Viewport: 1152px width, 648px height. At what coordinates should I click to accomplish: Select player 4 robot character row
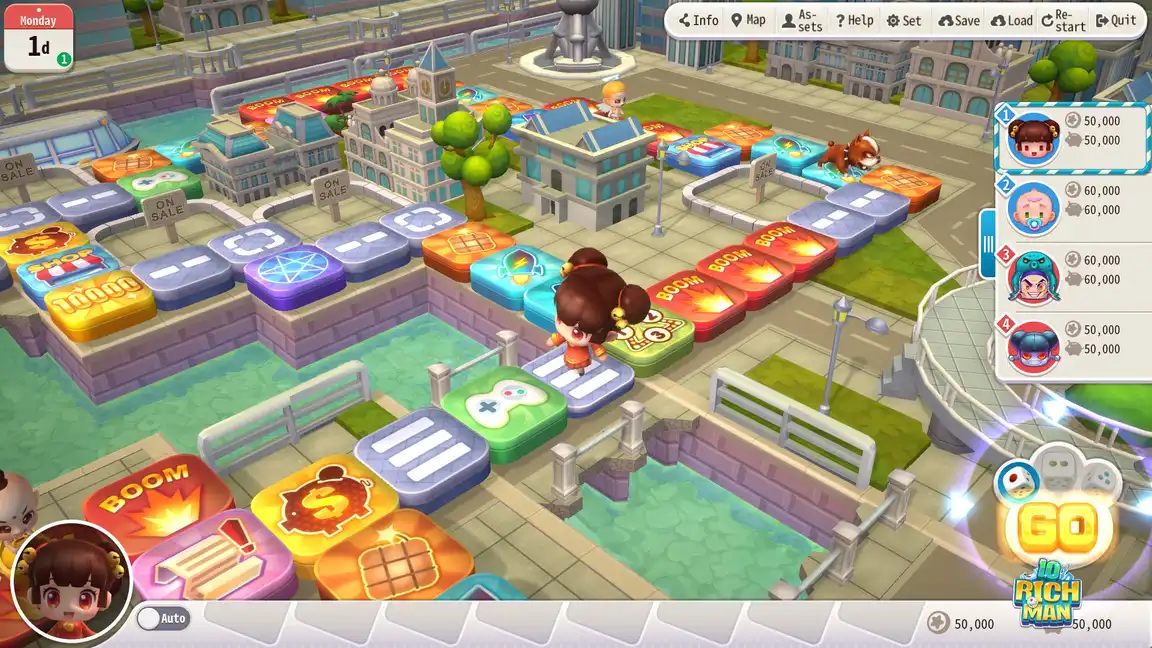point(1071,346)
